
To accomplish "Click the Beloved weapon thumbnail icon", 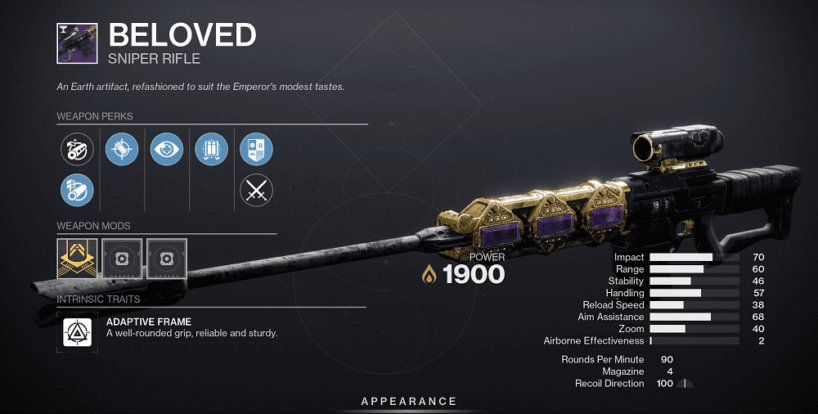I will tap(77, 43).
